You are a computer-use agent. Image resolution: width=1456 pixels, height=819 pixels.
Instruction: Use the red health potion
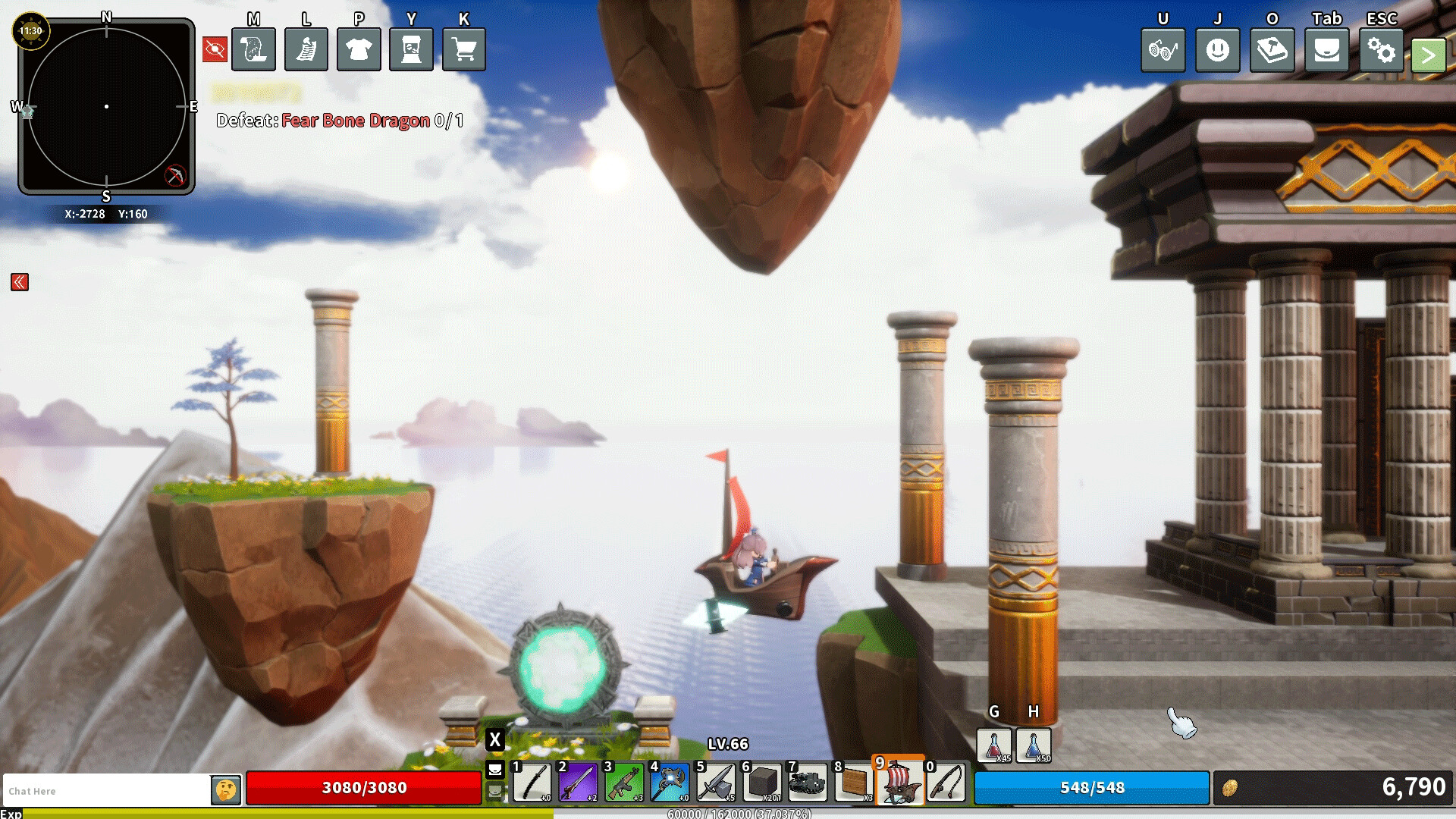coord(994,745)
